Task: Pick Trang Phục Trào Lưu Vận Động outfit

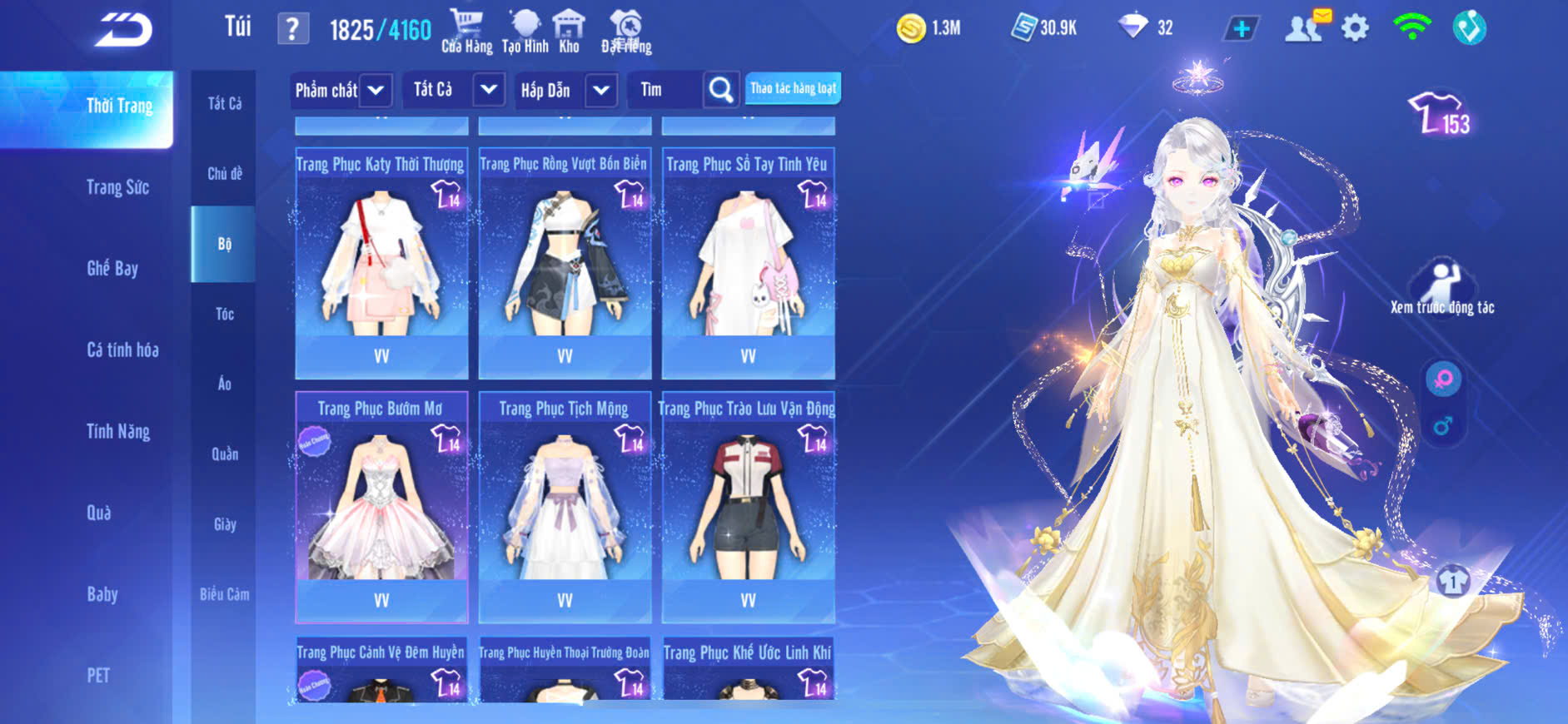Action: (748, 507)
